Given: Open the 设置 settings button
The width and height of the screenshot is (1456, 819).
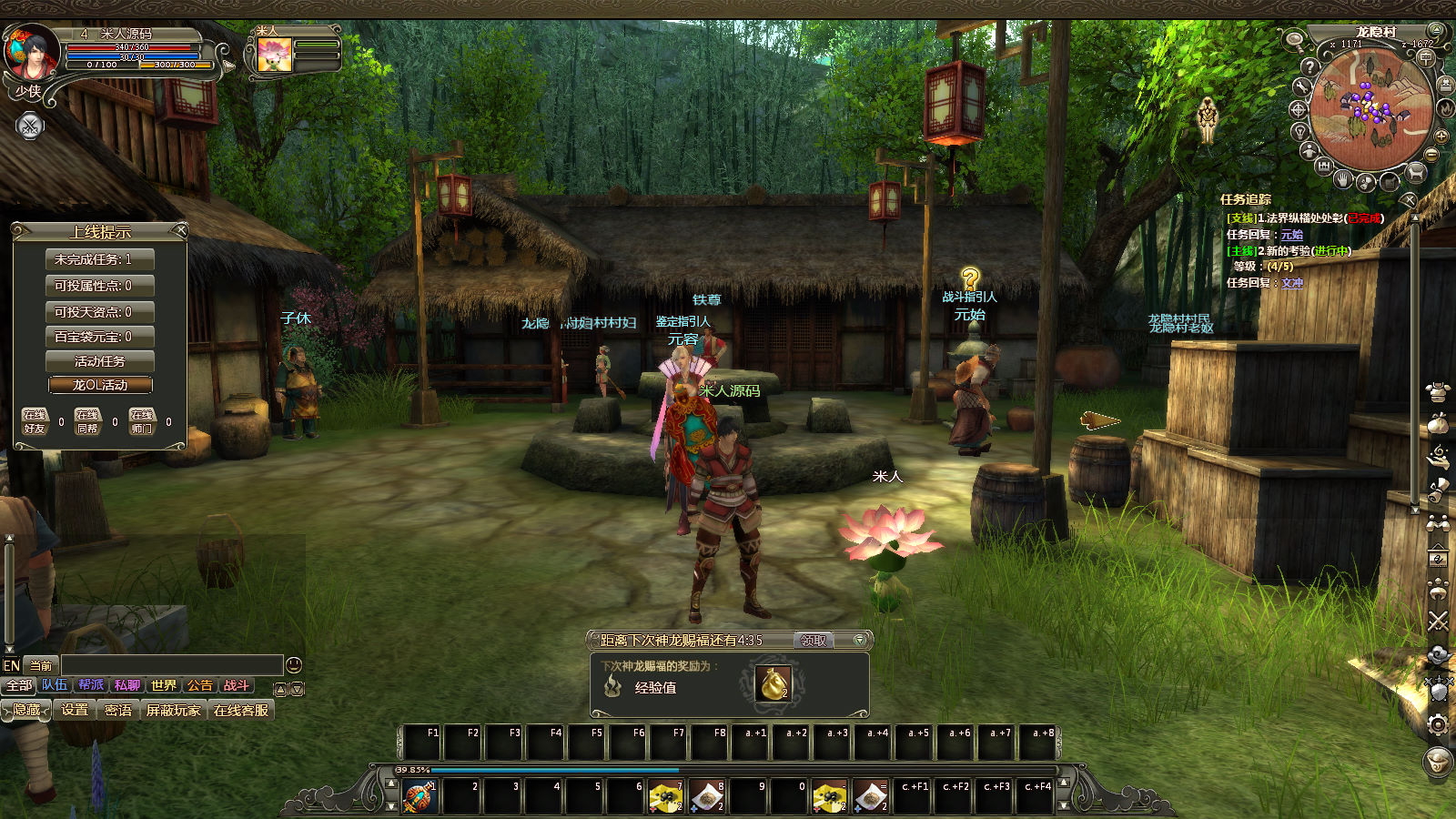Looking at the screenshot, I should coord(75,710).
